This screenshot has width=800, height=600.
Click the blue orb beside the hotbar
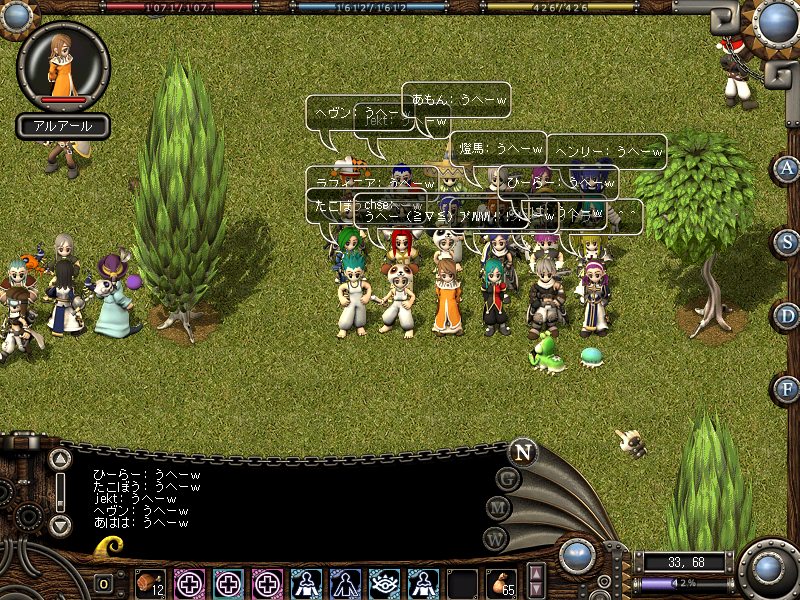577,555
